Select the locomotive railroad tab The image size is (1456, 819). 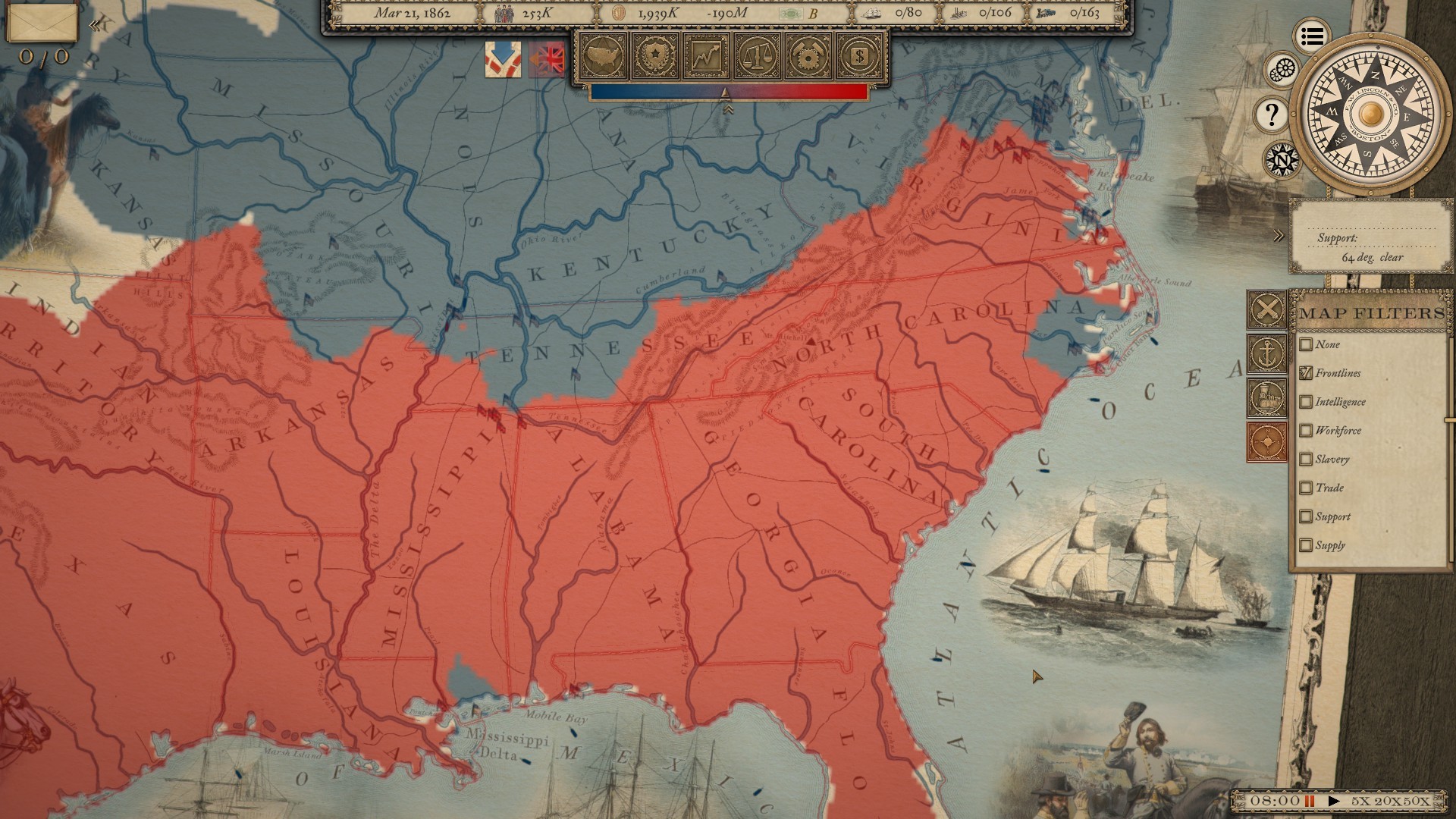click(1267, 397)
